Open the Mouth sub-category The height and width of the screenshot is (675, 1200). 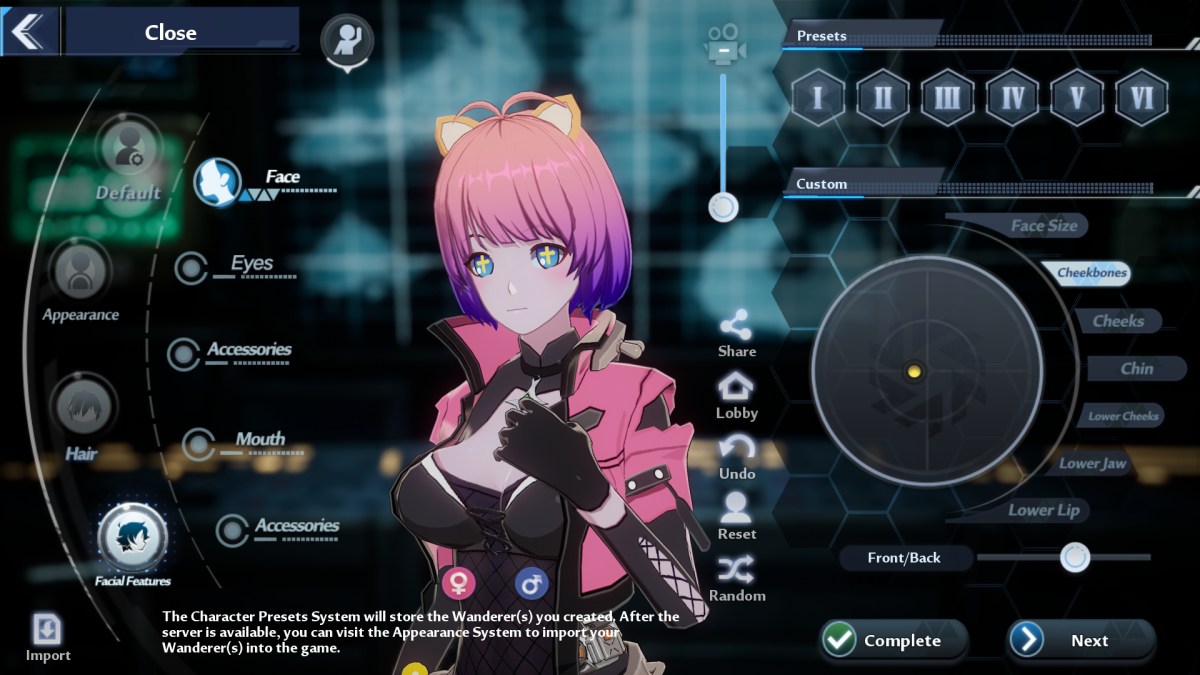click(x=259, y=440)
